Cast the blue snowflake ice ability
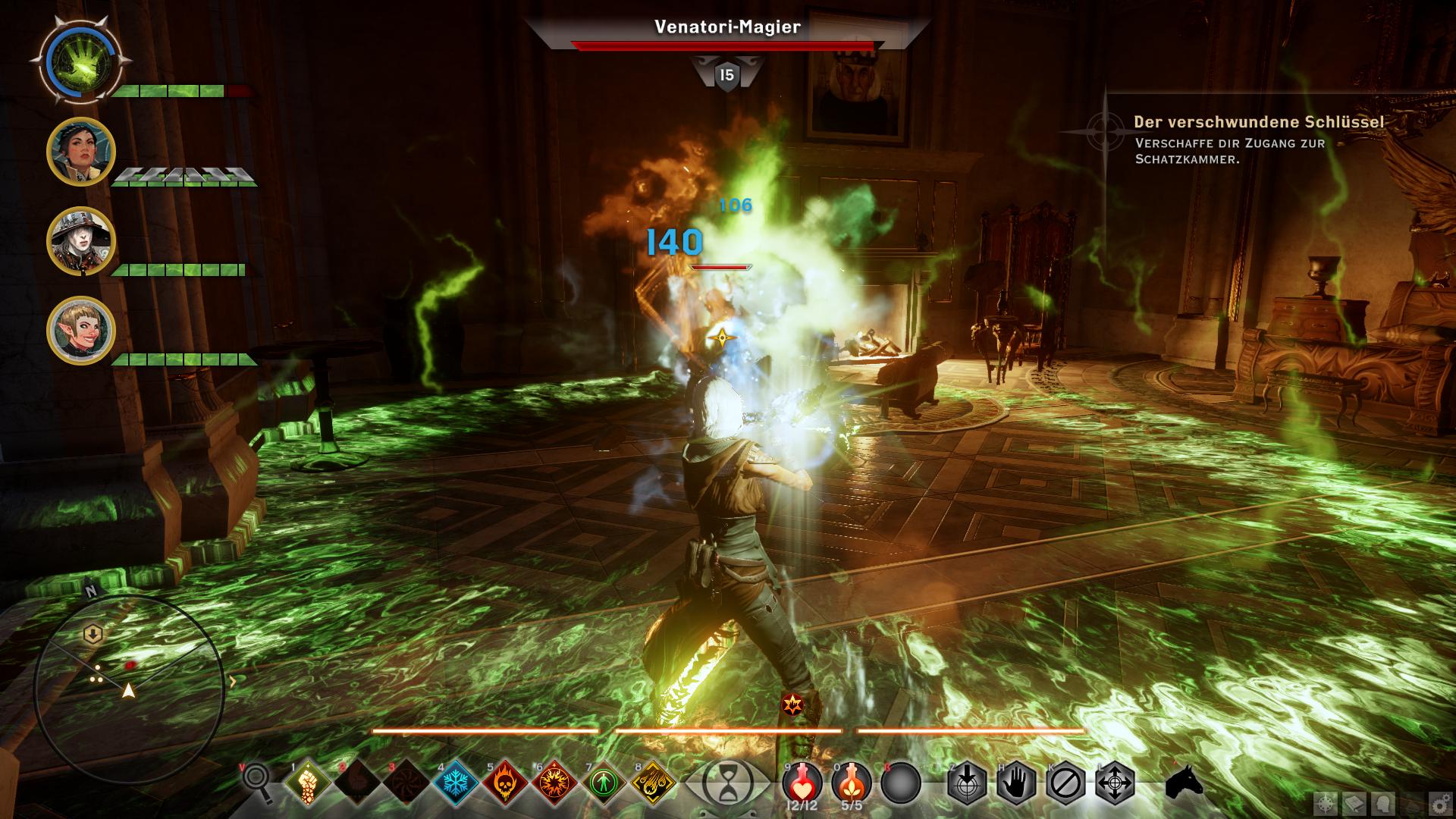 (x=457, y=782)
